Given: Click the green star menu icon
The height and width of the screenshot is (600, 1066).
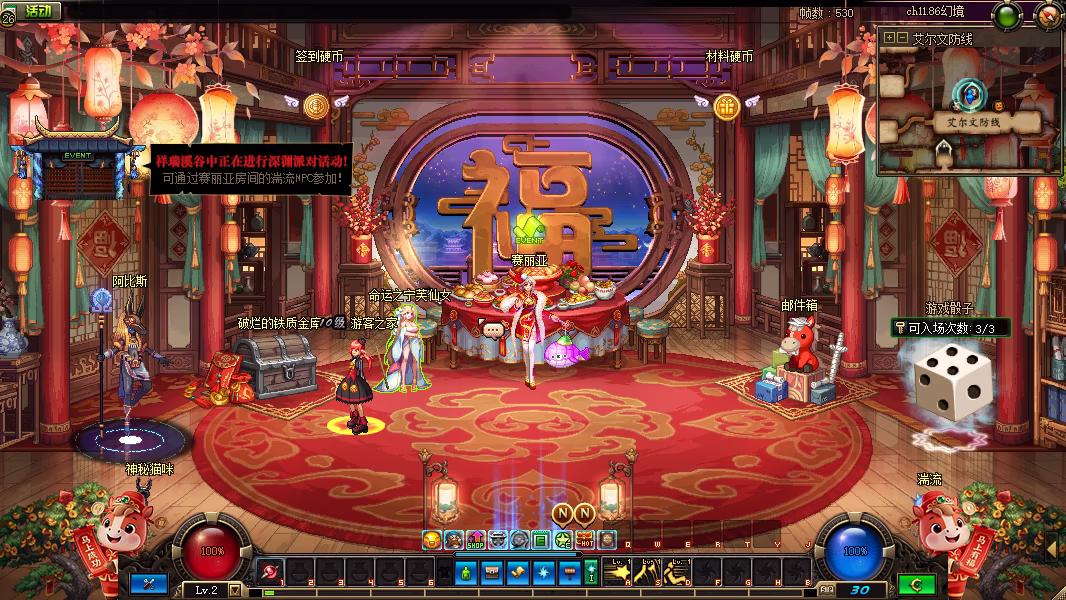Looking at the screenshot, I should point(564,540).
